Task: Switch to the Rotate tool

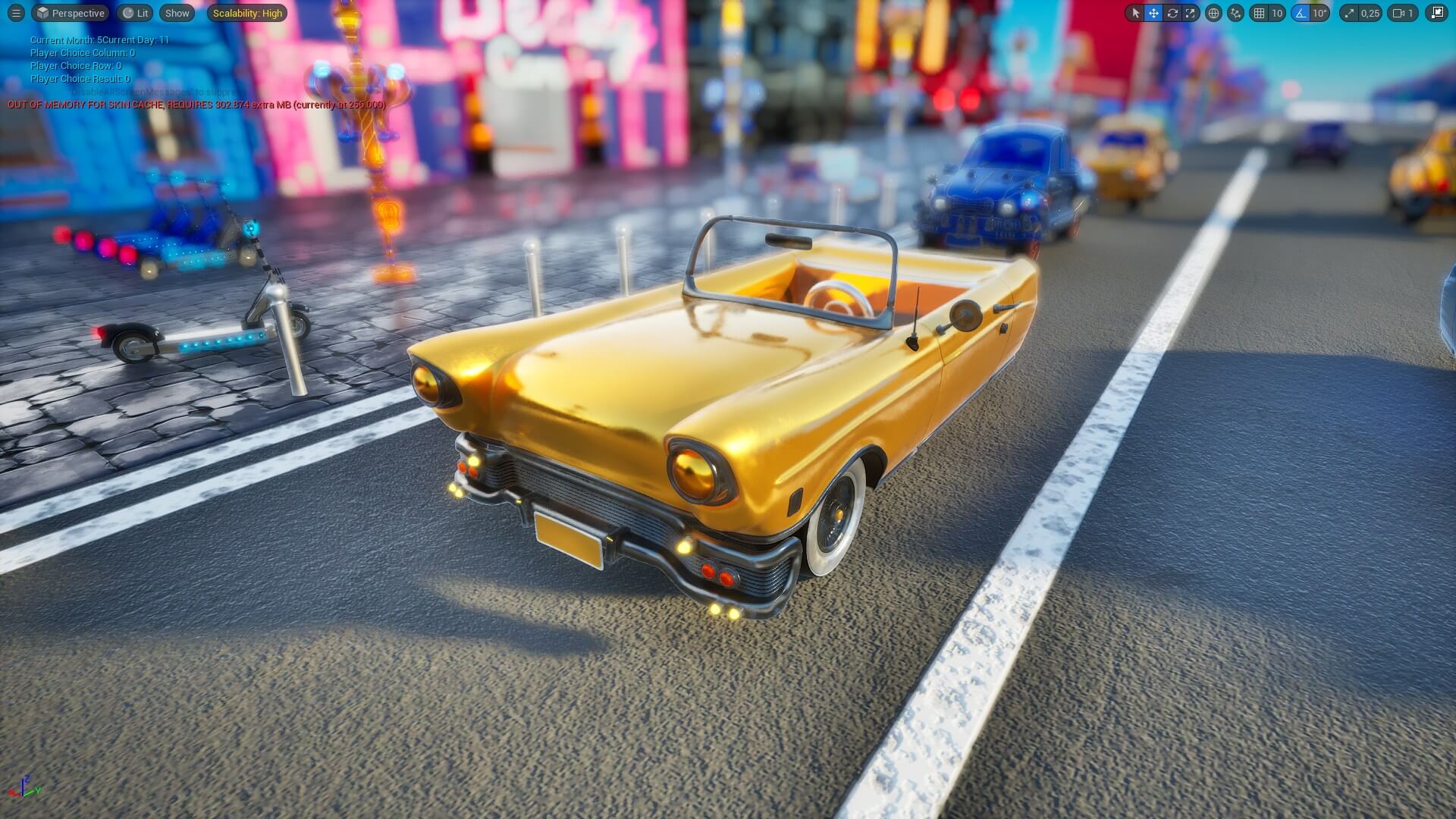Action: coord(1172,13)
